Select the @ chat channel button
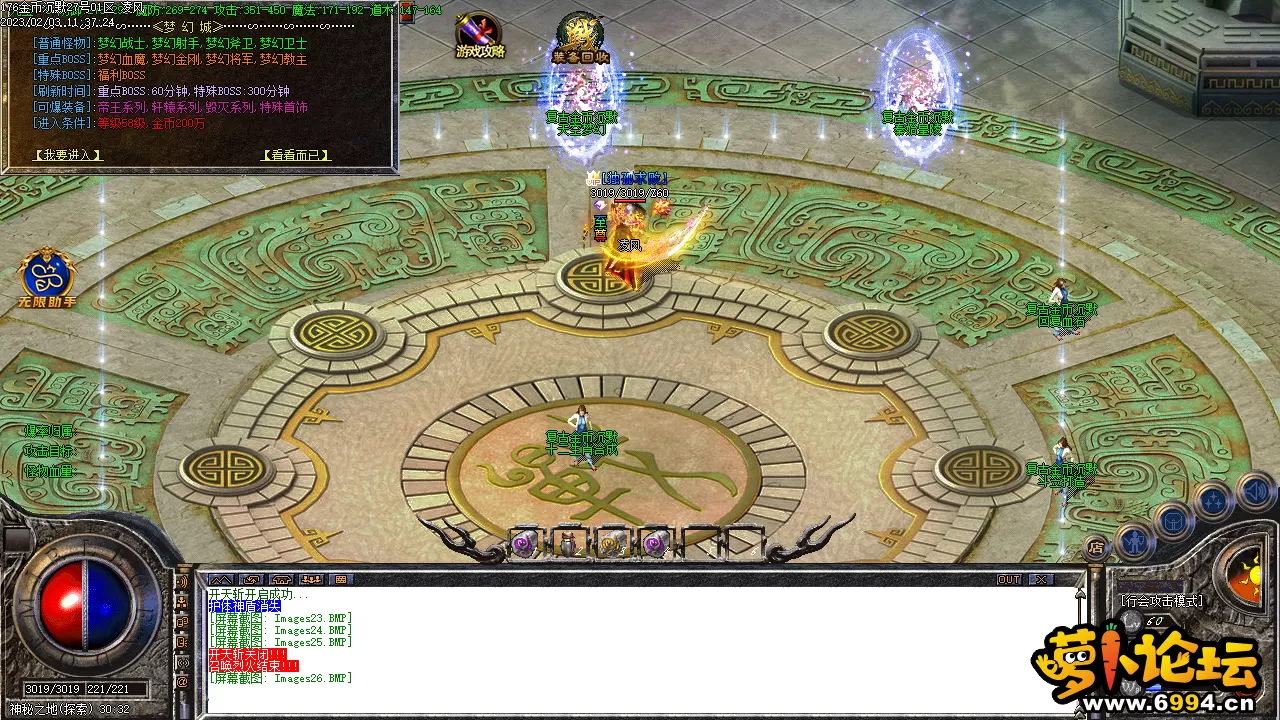 point(182,682)
